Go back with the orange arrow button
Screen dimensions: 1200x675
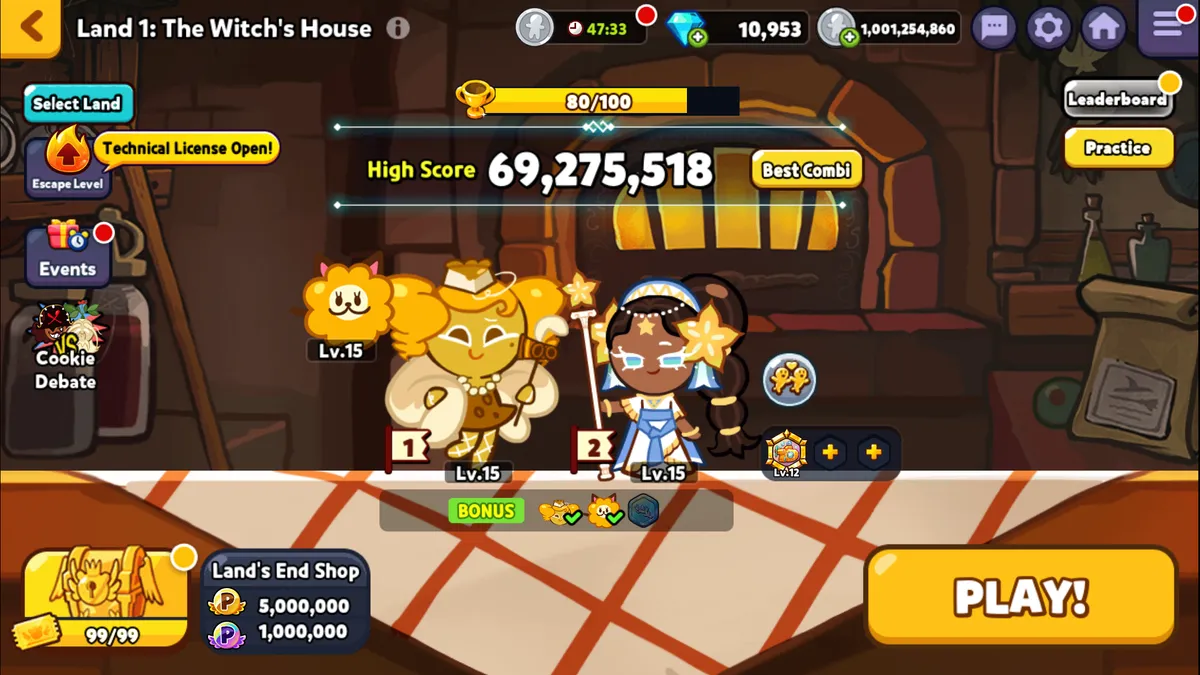[31, 26]
